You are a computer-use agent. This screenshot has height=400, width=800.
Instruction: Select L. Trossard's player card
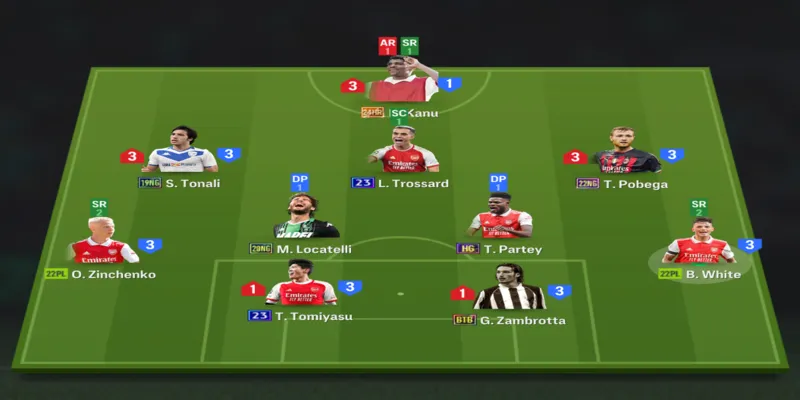click(x=404, y=154)
